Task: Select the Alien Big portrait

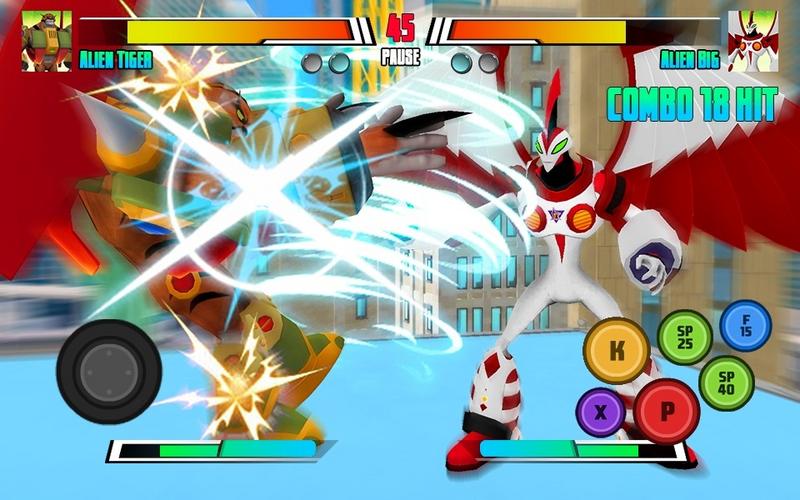Action: 753,40
